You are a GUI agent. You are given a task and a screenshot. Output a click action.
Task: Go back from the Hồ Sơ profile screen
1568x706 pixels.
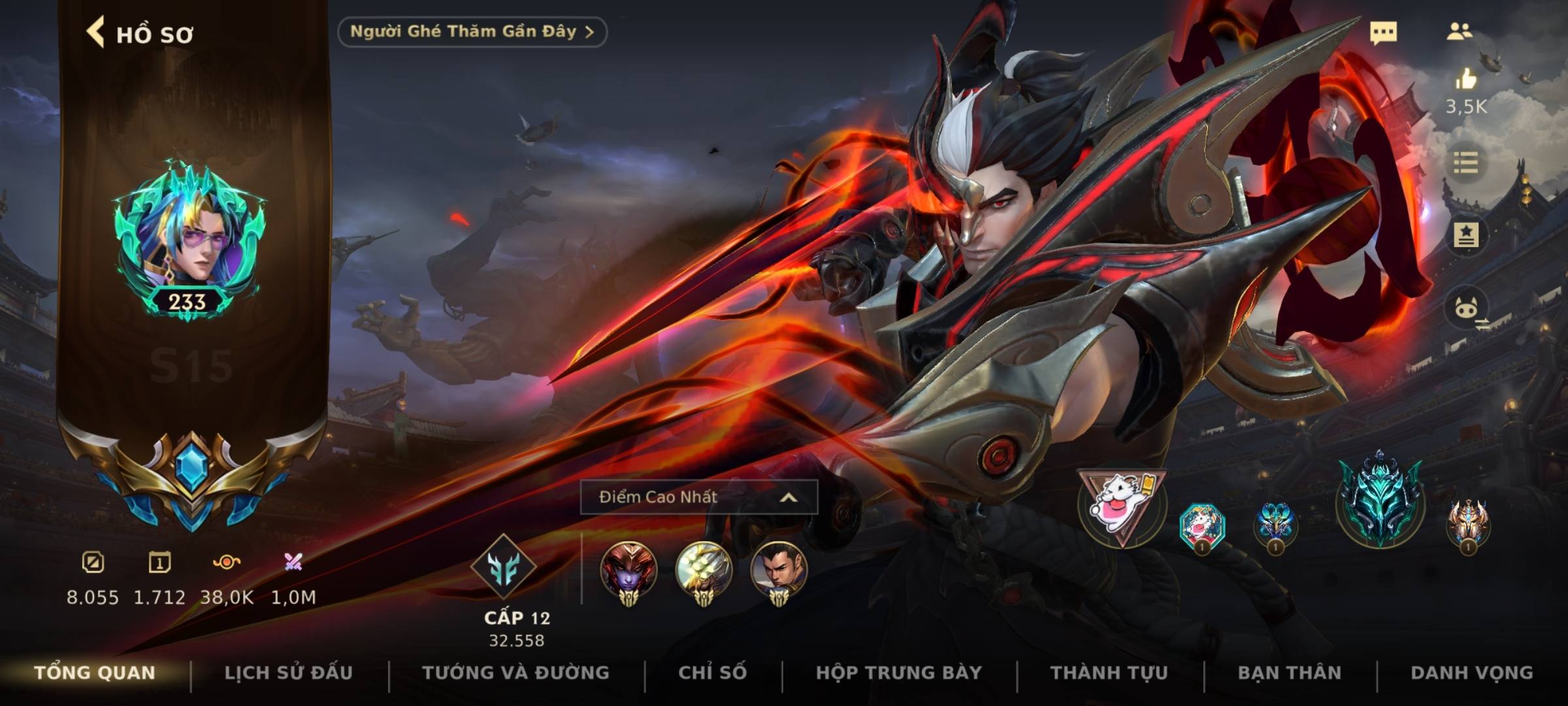96,33
